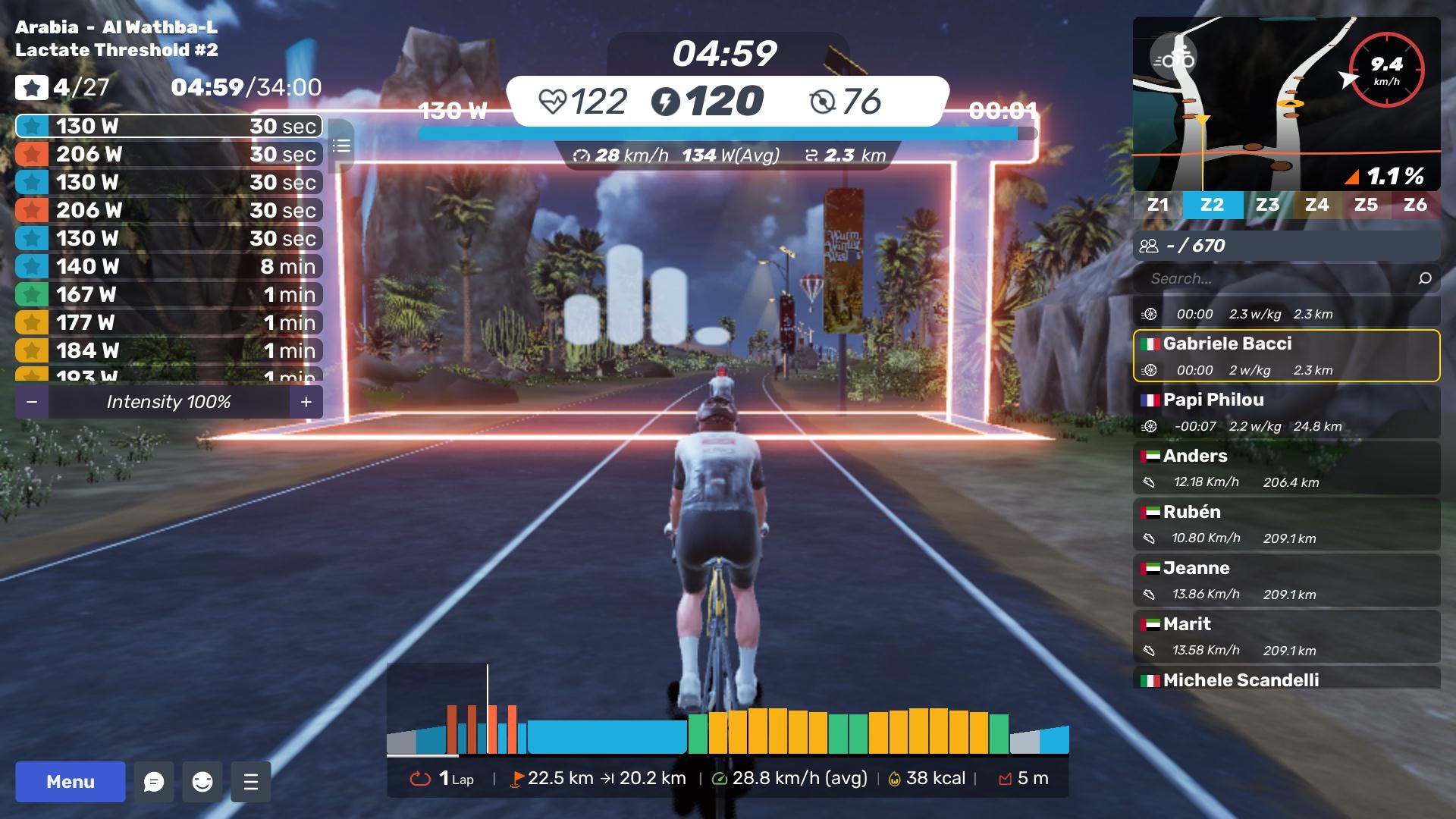Choose rider Rubén from the list

coord(1286,524)
